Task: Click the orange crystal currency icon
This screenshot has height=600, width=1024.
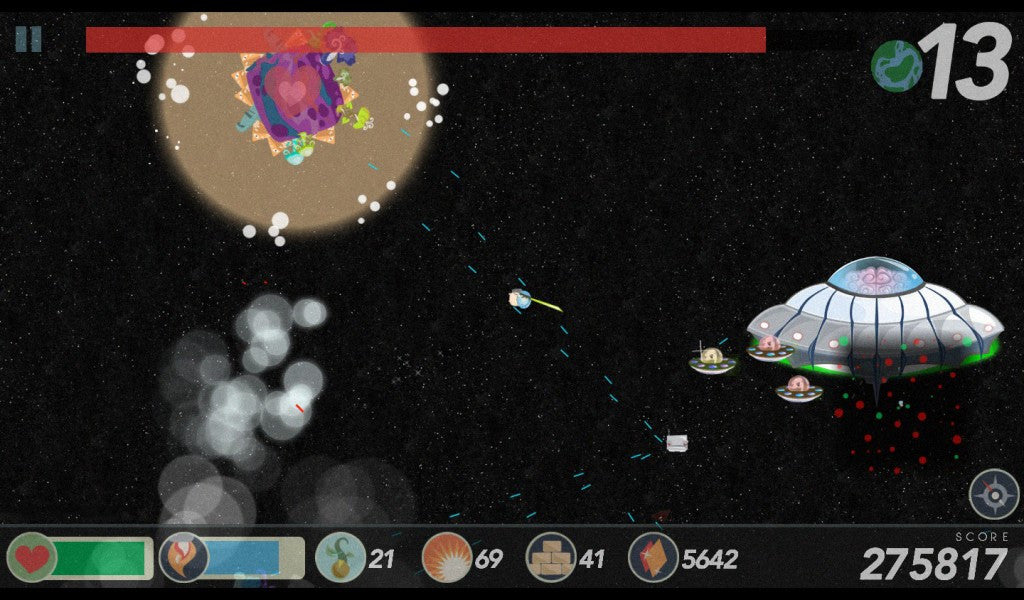Action: pyautogui.click(x=653, y=558)
